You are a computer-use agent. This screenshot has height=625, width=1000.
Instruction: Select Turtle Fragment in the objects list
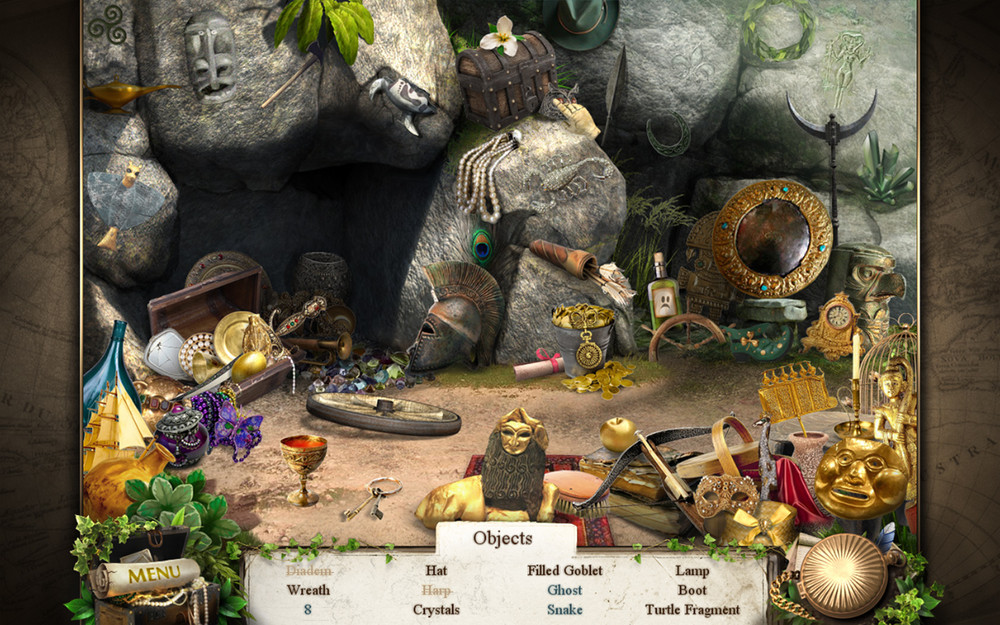point(692,609)
